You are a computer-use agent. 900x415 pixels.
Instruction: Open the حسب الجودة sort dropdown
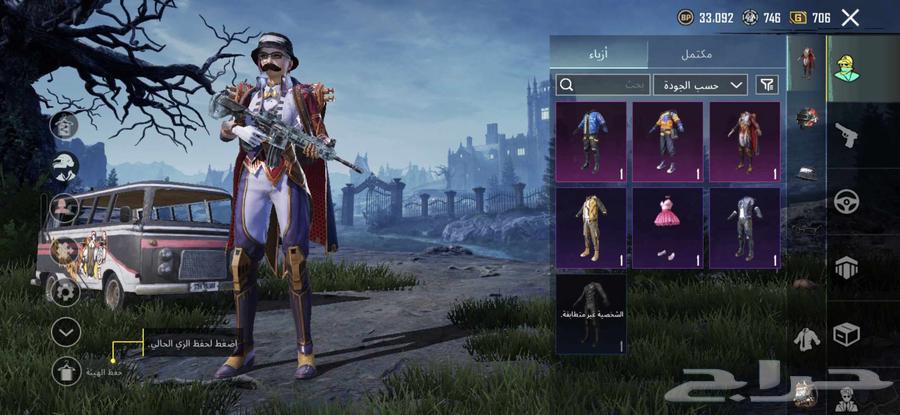pyautogui.click(x=700, y=85)
